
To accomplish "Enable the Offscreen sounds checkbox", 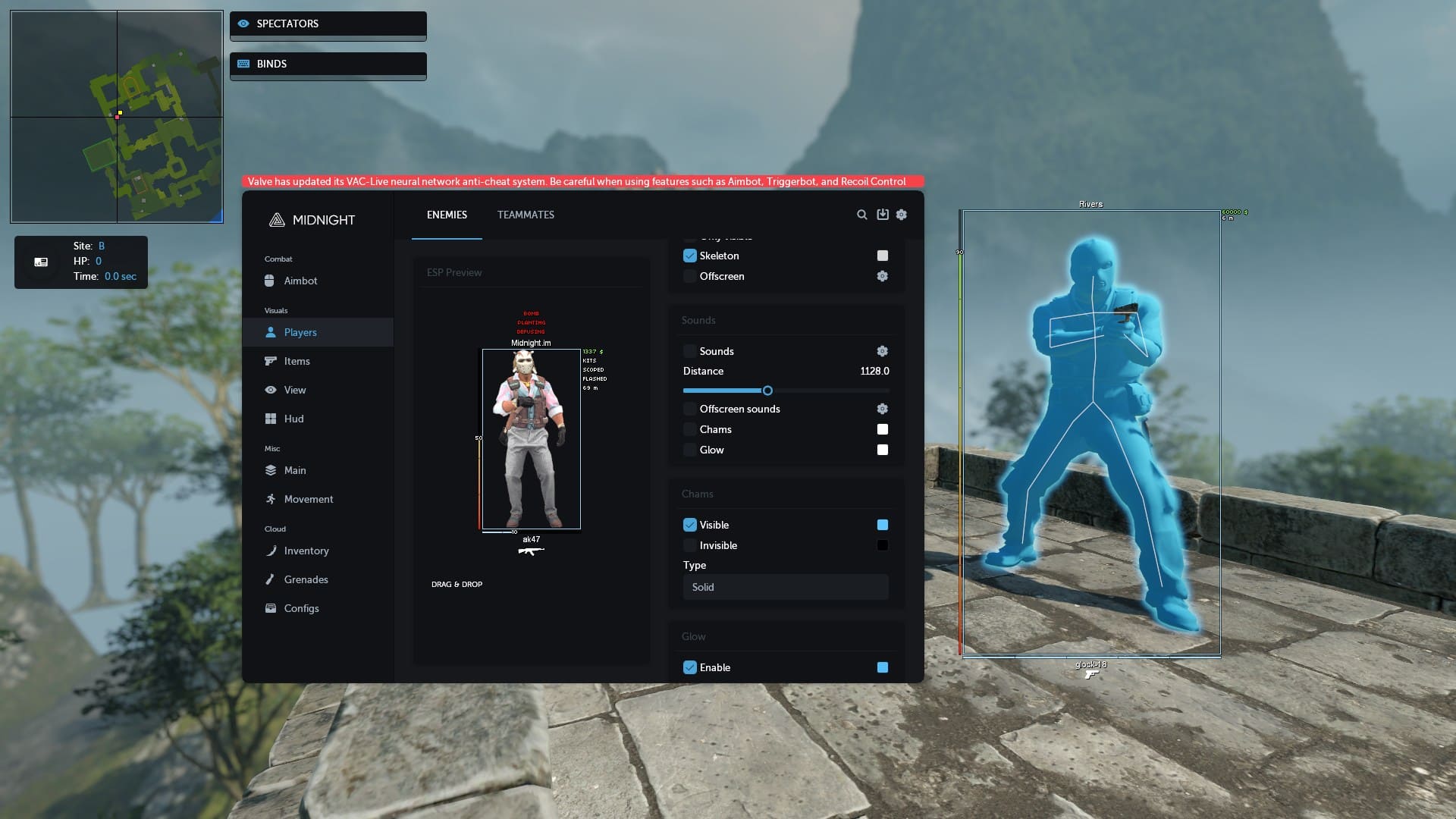I will point(690,409).
